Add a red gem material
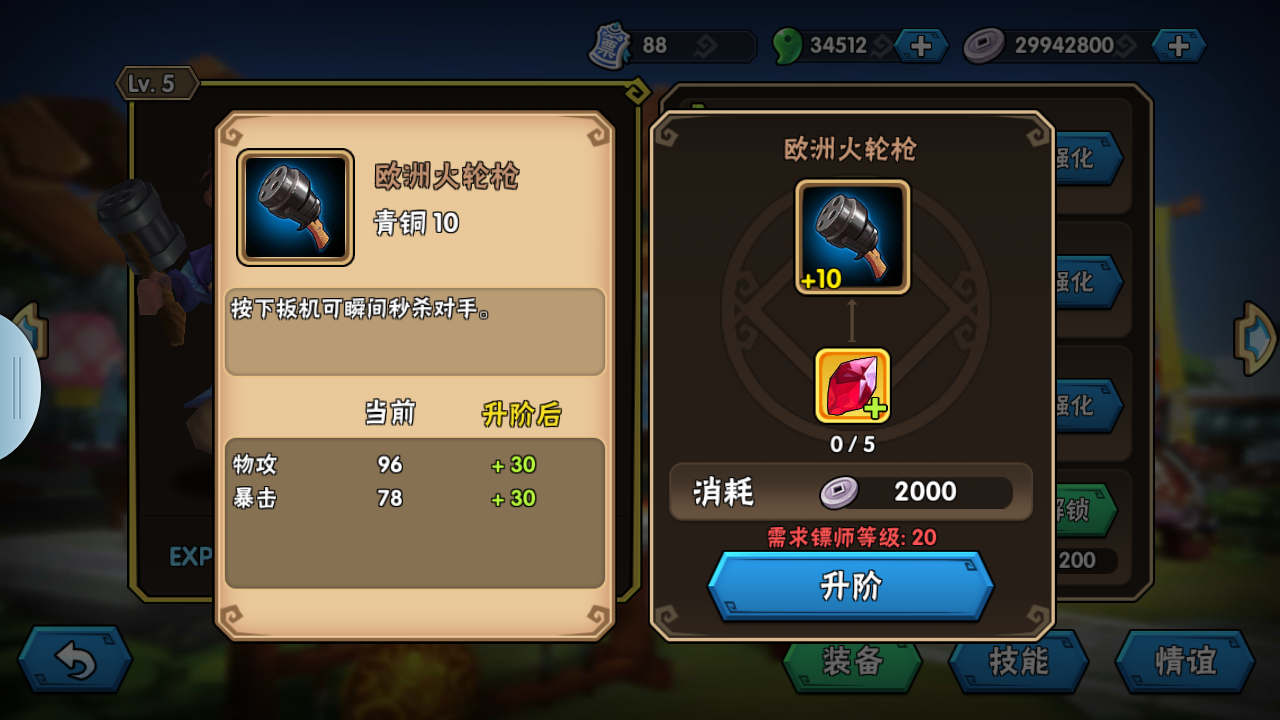 [852, 386]
